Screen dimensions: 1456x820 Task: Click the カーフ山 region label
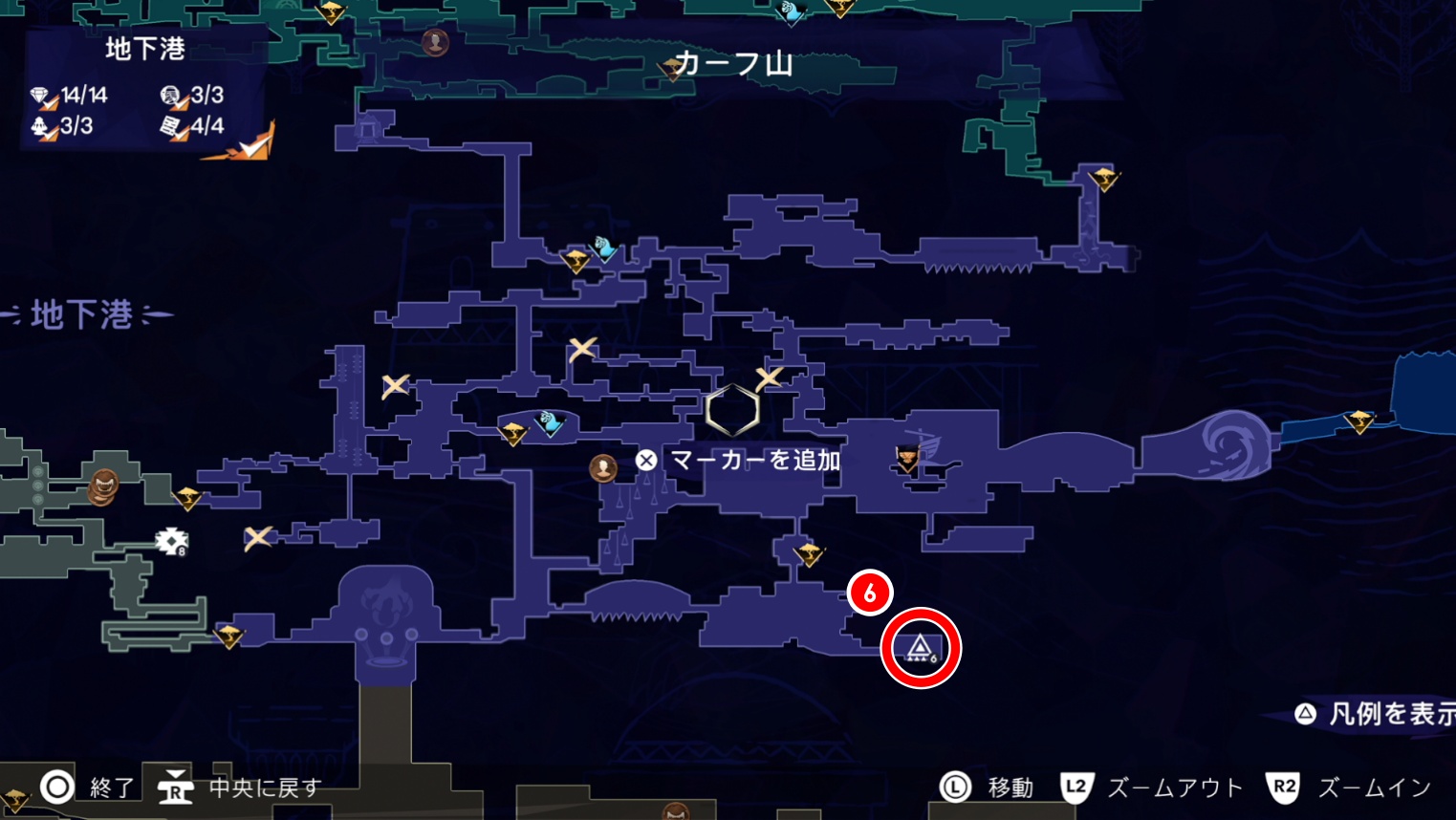pyautogui.click(x=734, y=64)
